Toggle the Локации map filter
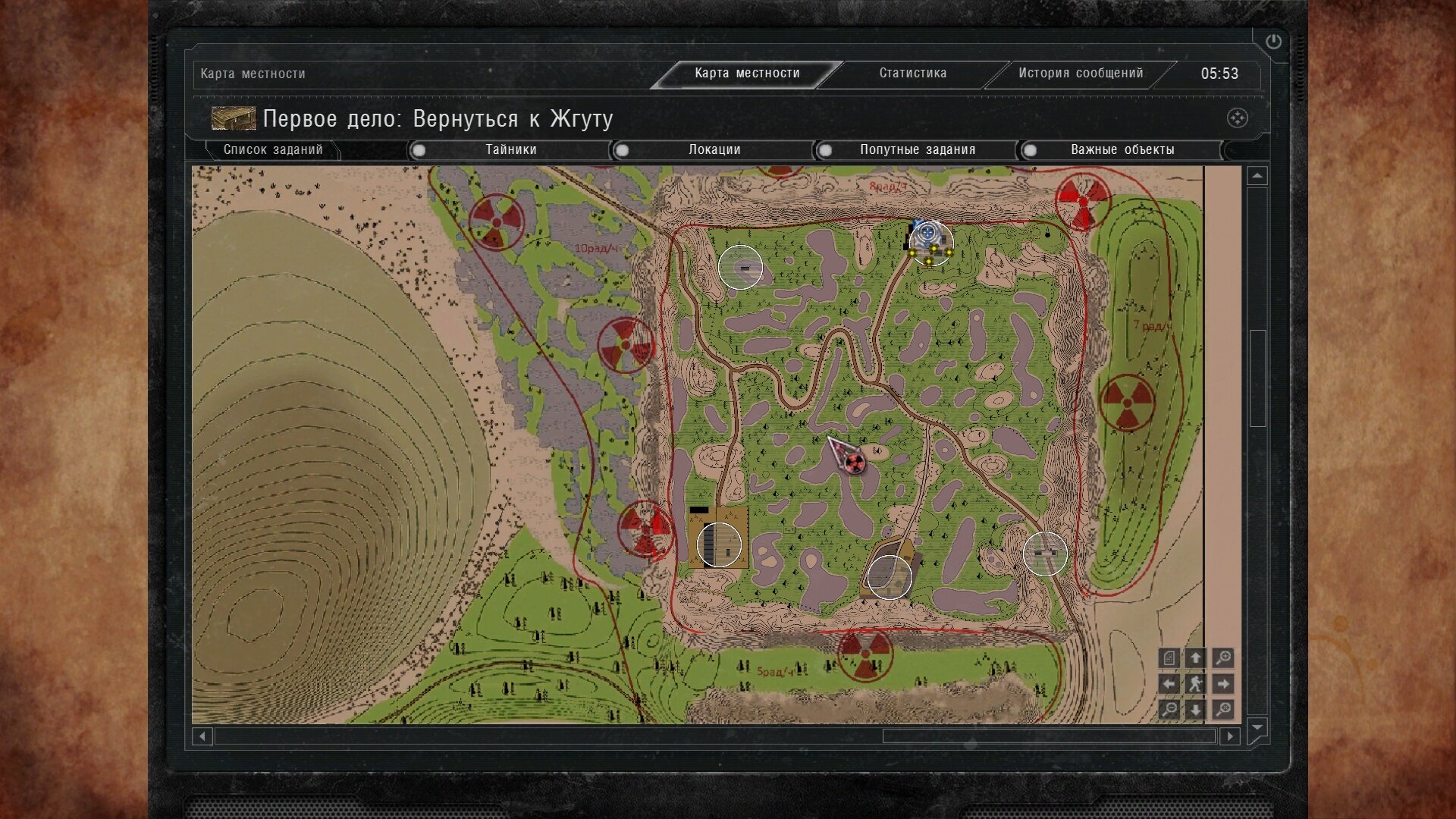Screen dimensions: 1456x819 [x=623, y=150]
